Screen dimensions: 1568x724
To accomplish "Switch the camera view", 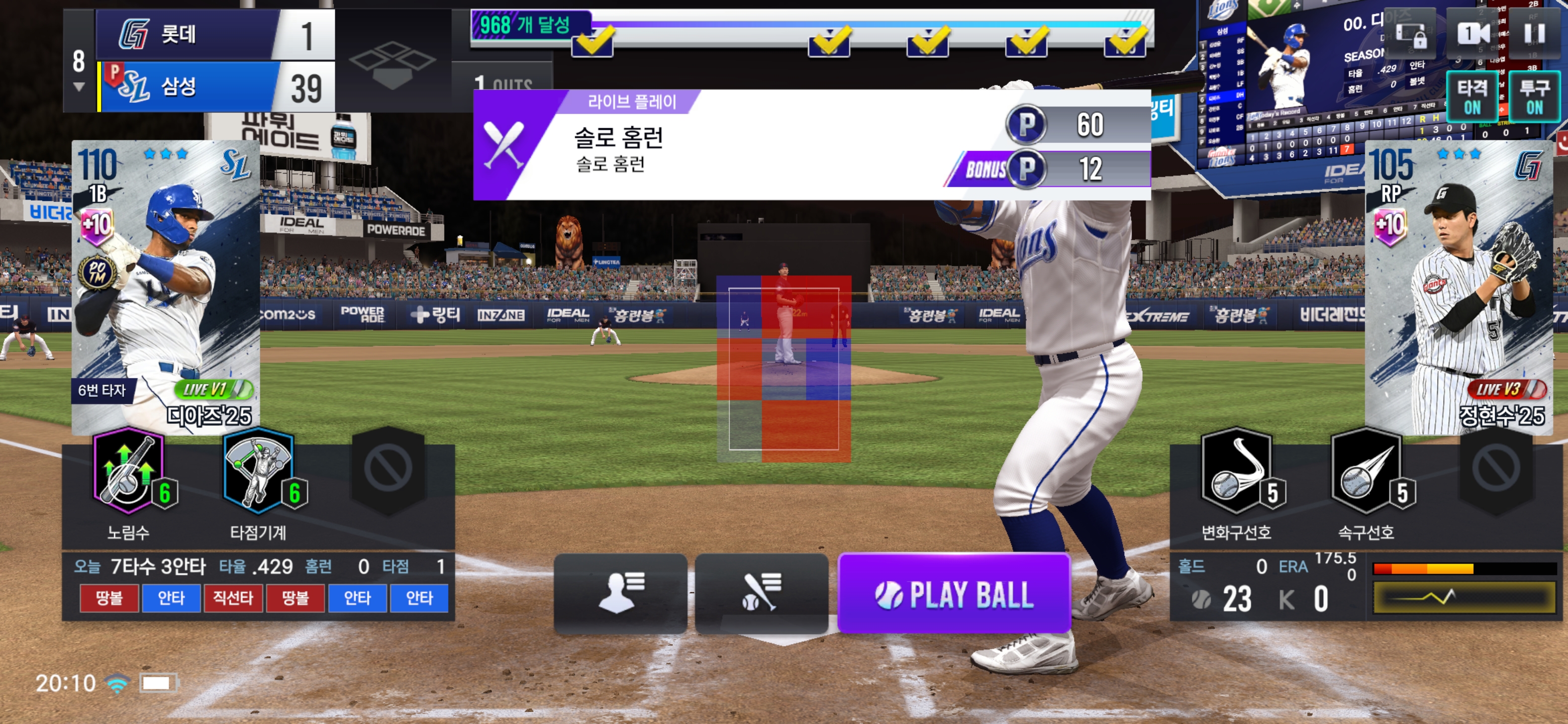I will pos(1473,34).
